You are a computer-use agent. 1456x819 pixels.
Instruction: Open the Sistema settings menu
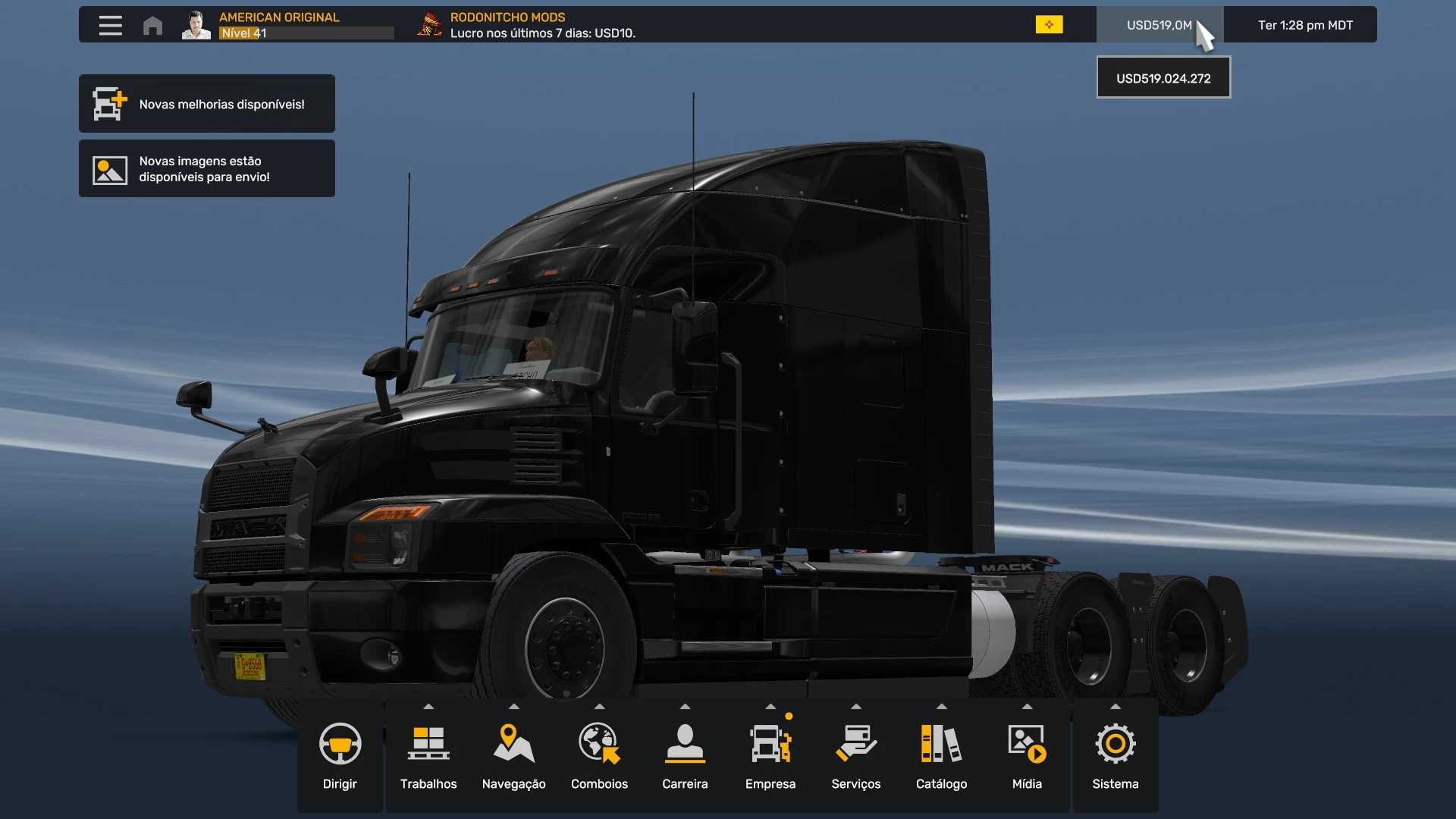click(1116, 755)
